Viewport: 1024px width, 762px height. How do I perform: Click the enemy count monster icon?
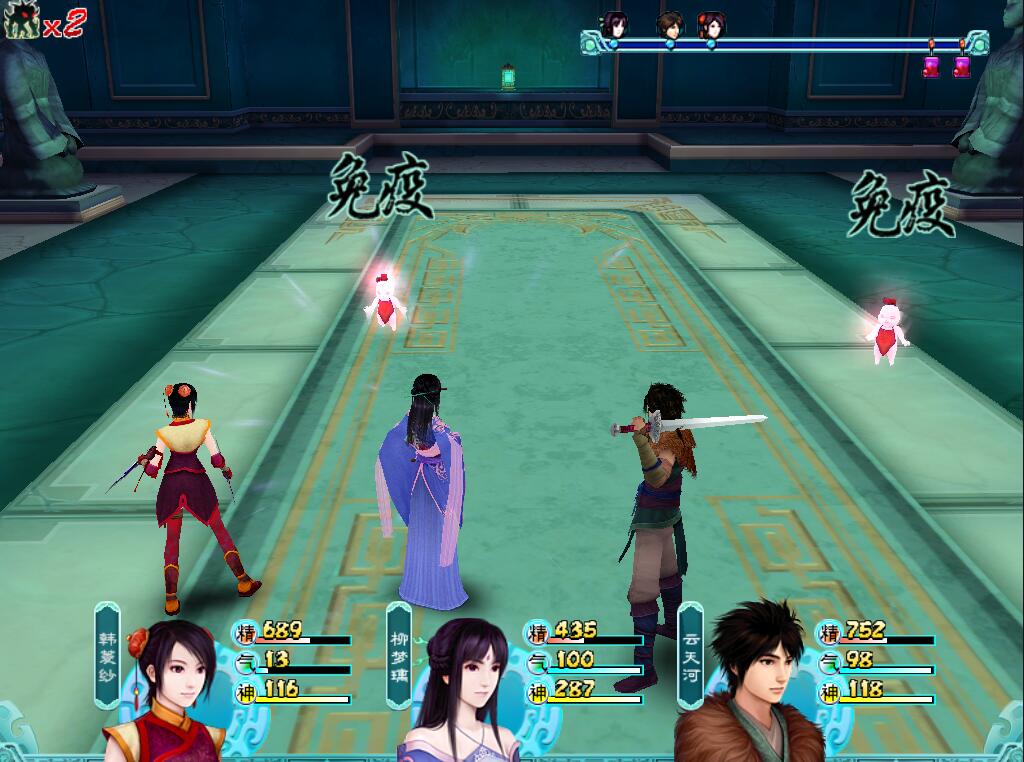click(x=19, y=22)
